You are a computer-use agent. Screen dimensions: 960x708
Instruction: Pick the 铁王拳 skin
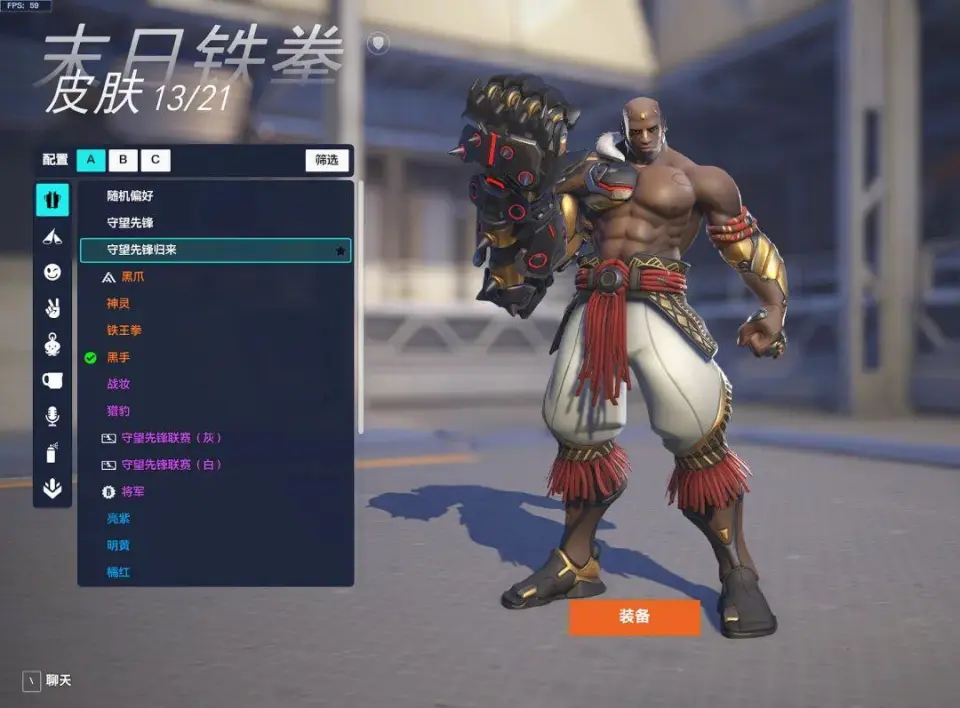124,330
